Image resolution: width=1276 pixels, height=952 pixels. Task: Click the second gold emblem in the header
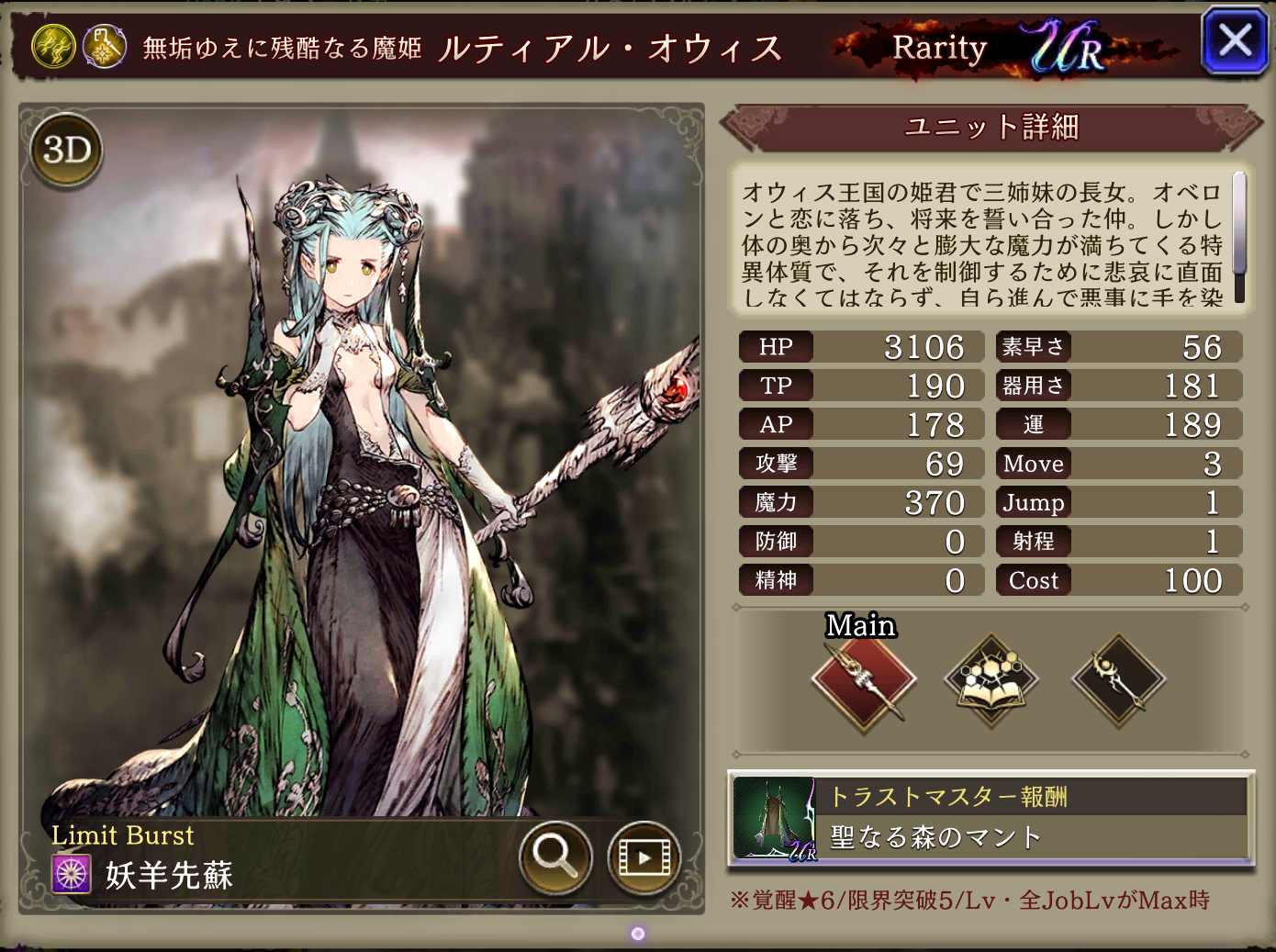(x=105, y=46)
